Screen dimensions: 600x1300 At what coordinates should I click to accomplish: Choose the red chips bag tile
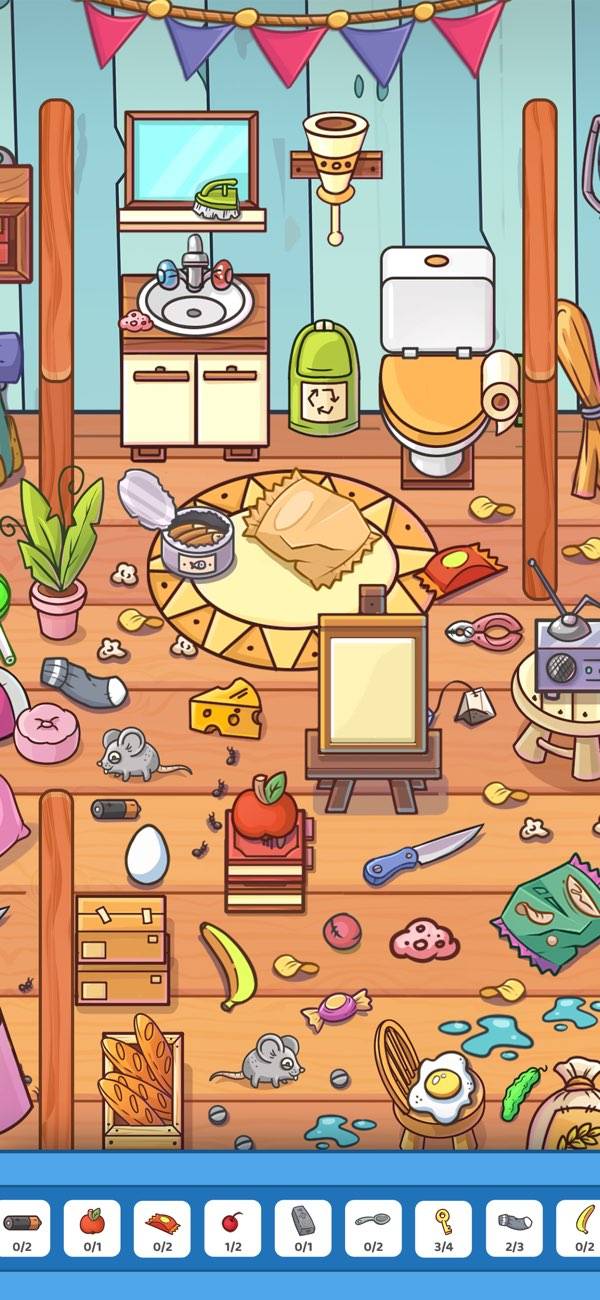(162, 1228)
